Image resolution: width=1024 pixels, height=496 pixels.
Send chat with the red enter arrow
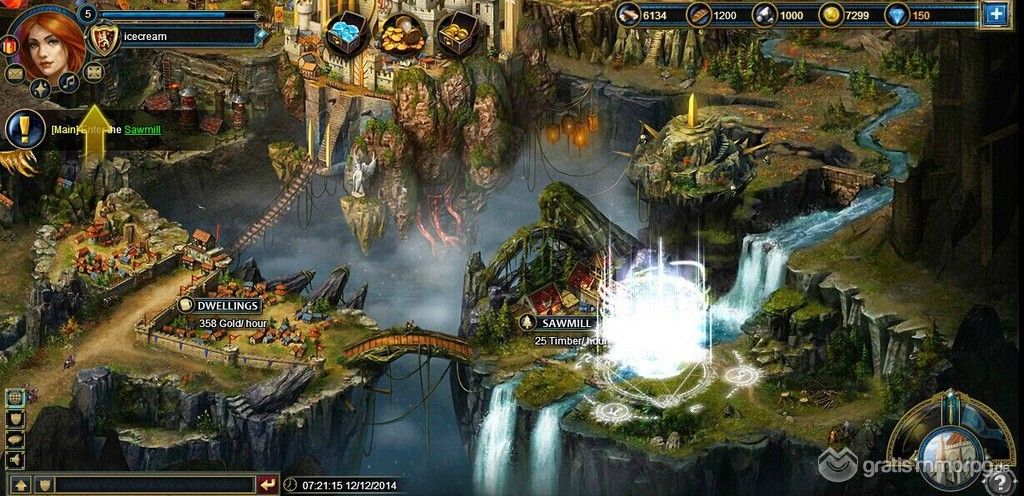pos(267,485)
